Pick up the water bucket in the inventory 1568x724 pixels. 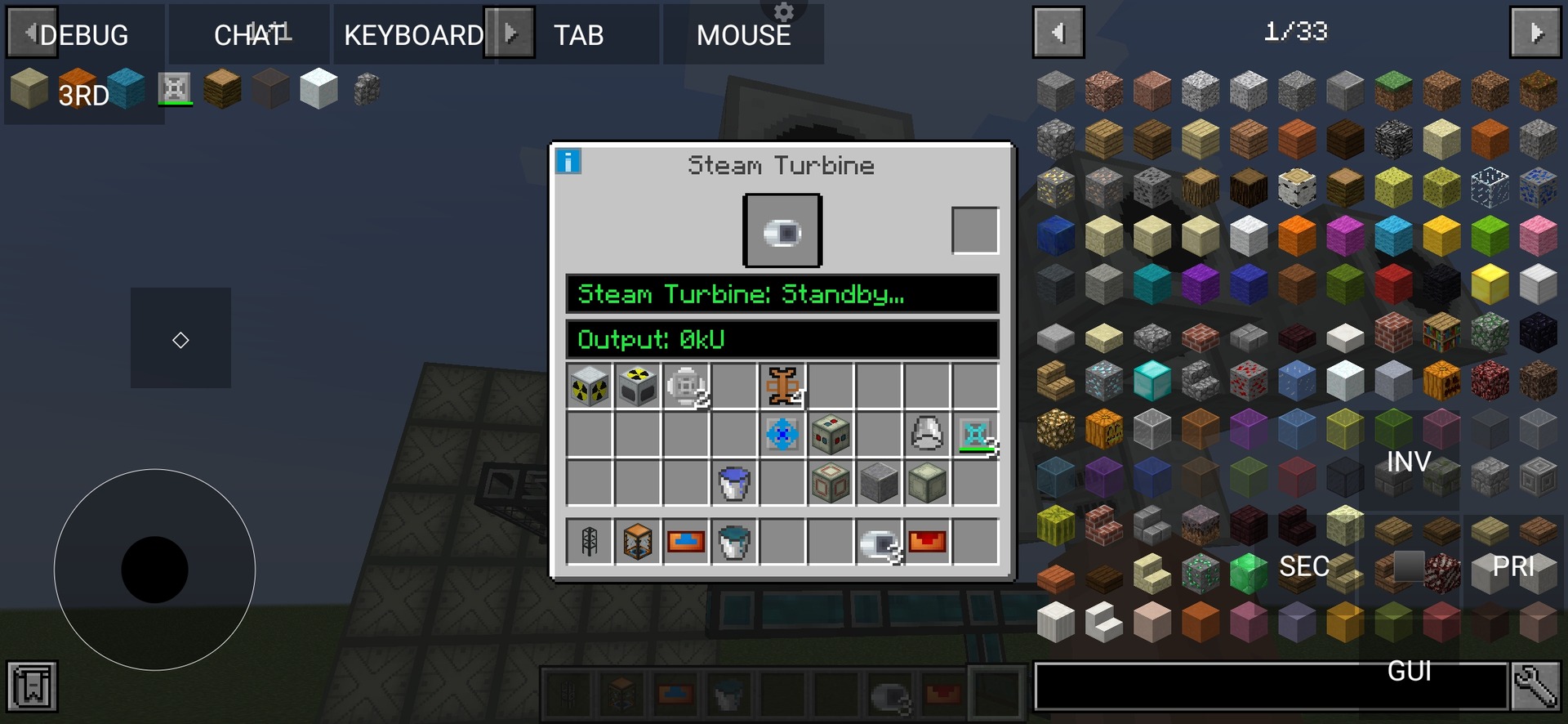click(733, 483)
